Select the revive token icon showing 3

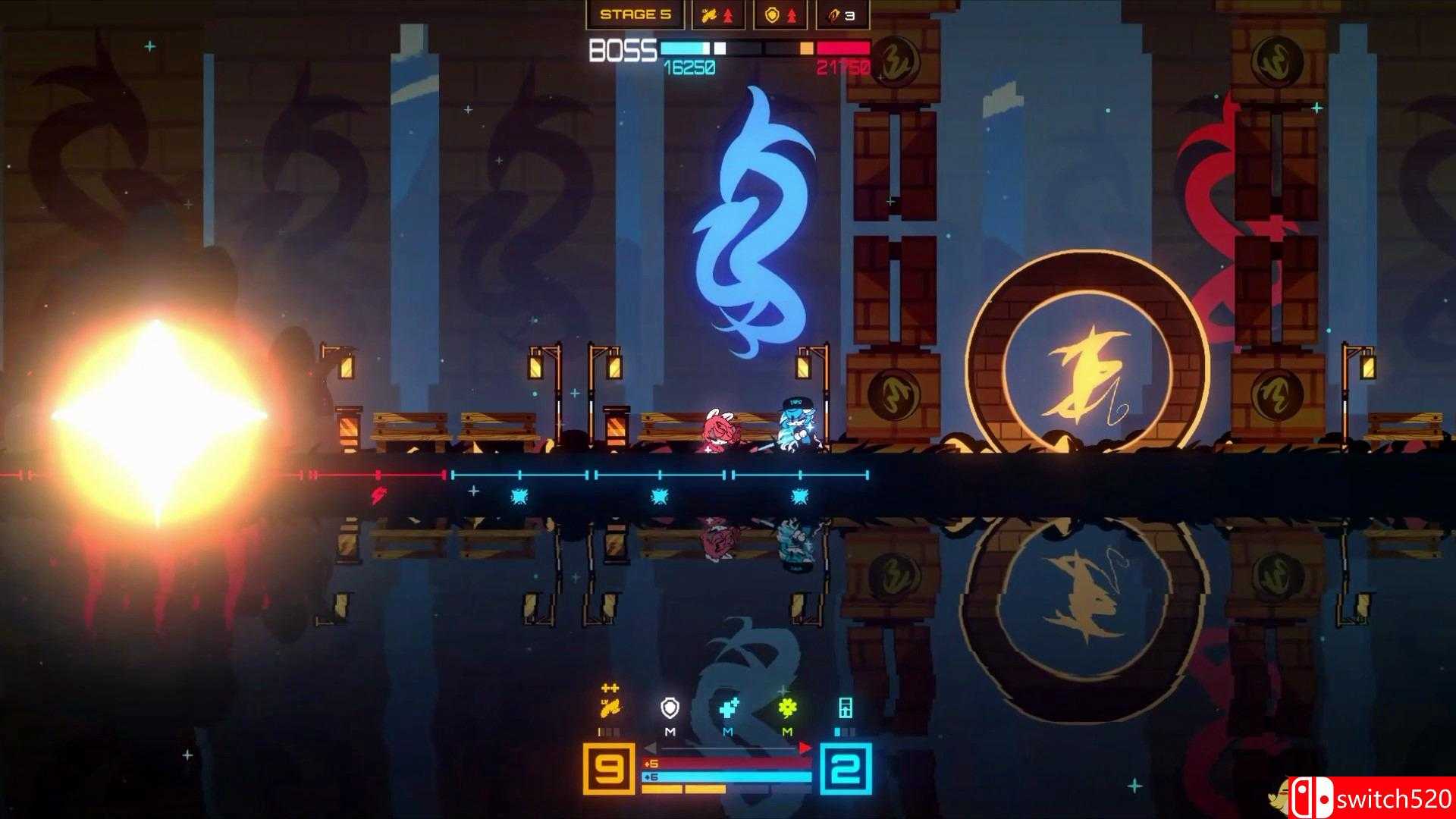click(836, 15)
